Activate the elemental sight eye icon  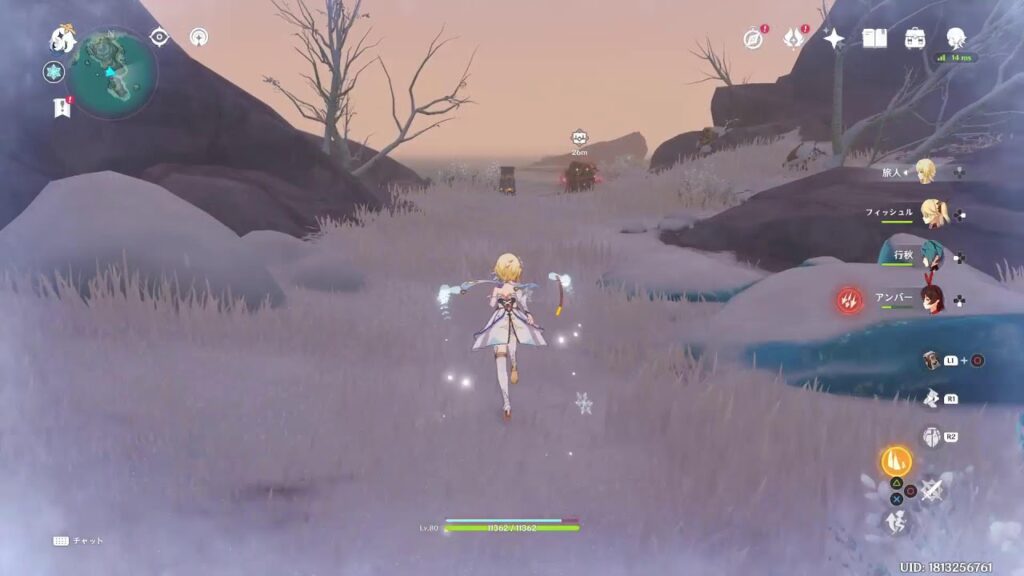[159, 38]
